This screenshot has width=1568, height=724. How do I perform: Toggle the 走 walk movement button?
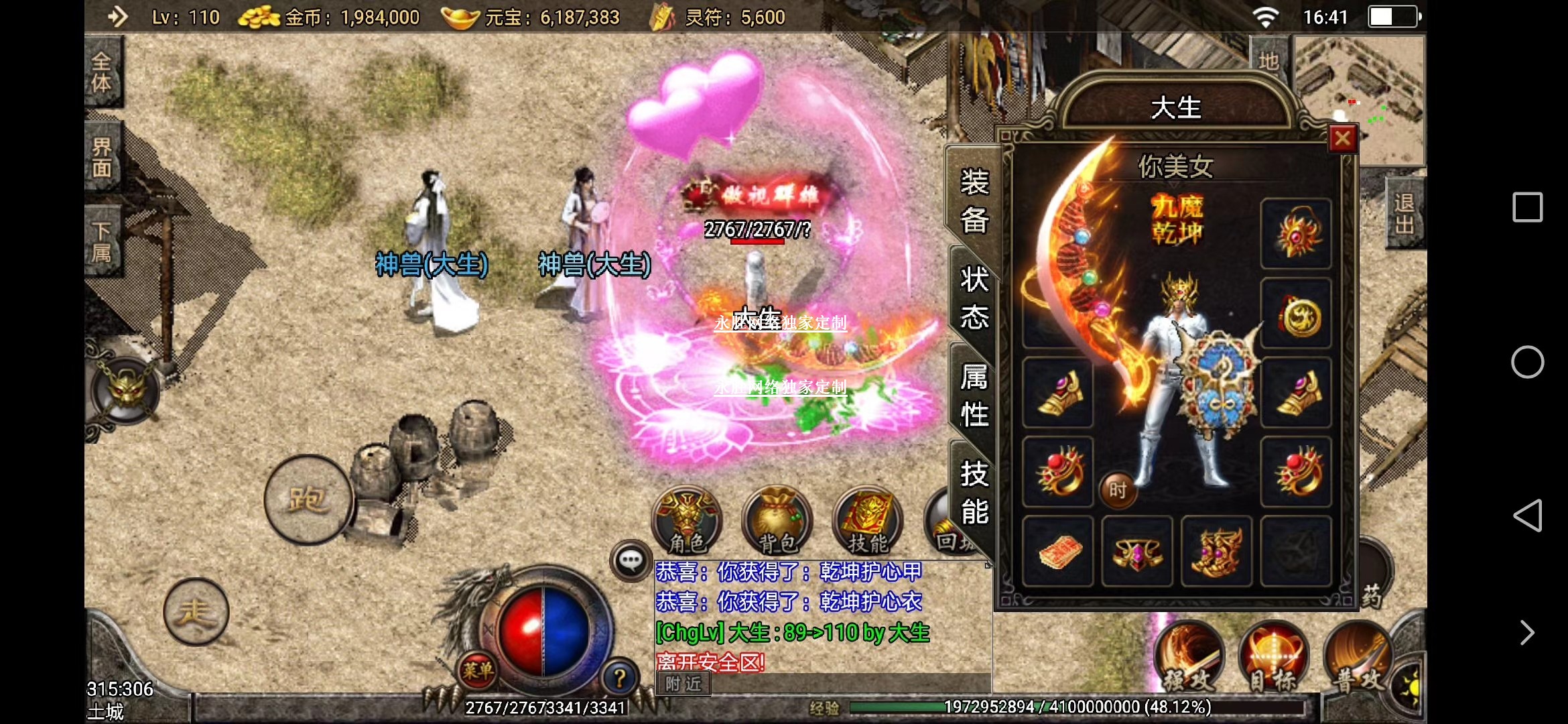(196, 611)
